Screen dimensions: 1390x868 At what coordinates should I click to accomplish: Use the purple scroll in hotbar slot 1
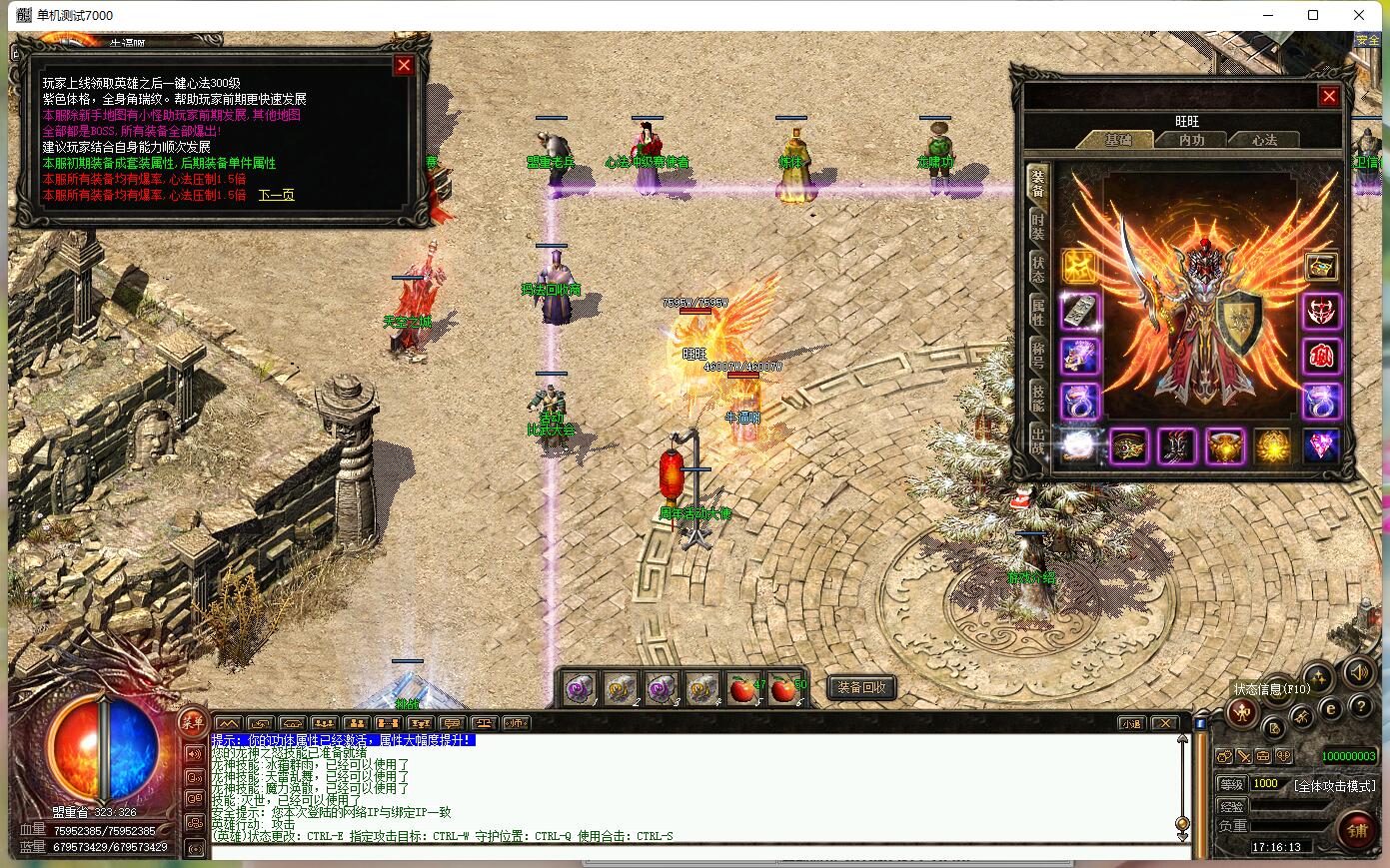[578, 688]
